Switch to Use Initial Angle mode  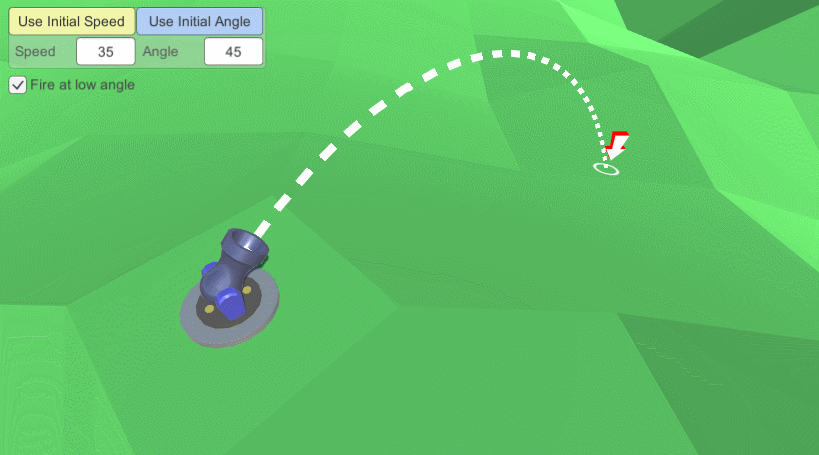(x=200, y=22)
